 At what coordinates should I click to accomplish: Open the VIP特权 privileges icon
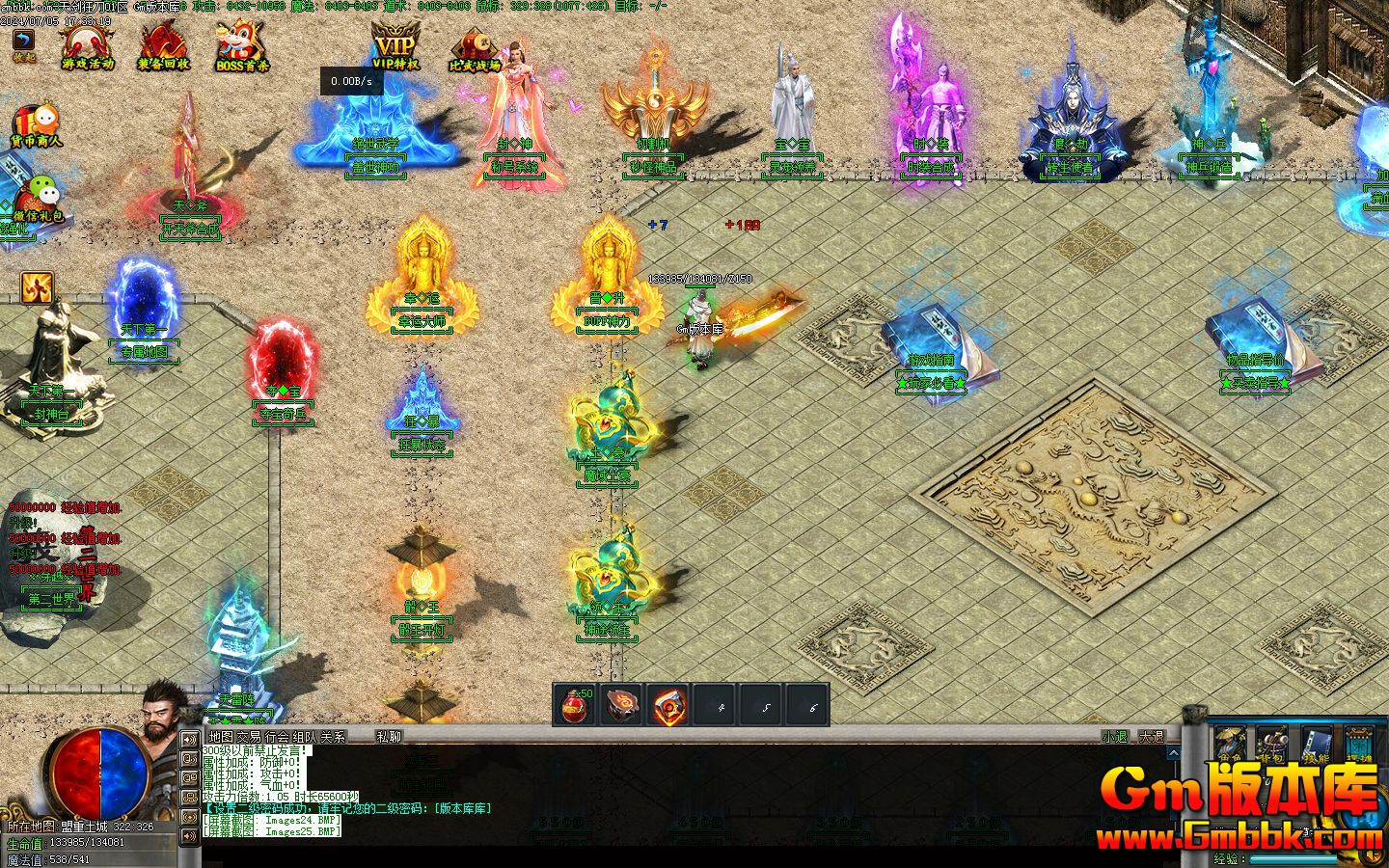[395, 45]
